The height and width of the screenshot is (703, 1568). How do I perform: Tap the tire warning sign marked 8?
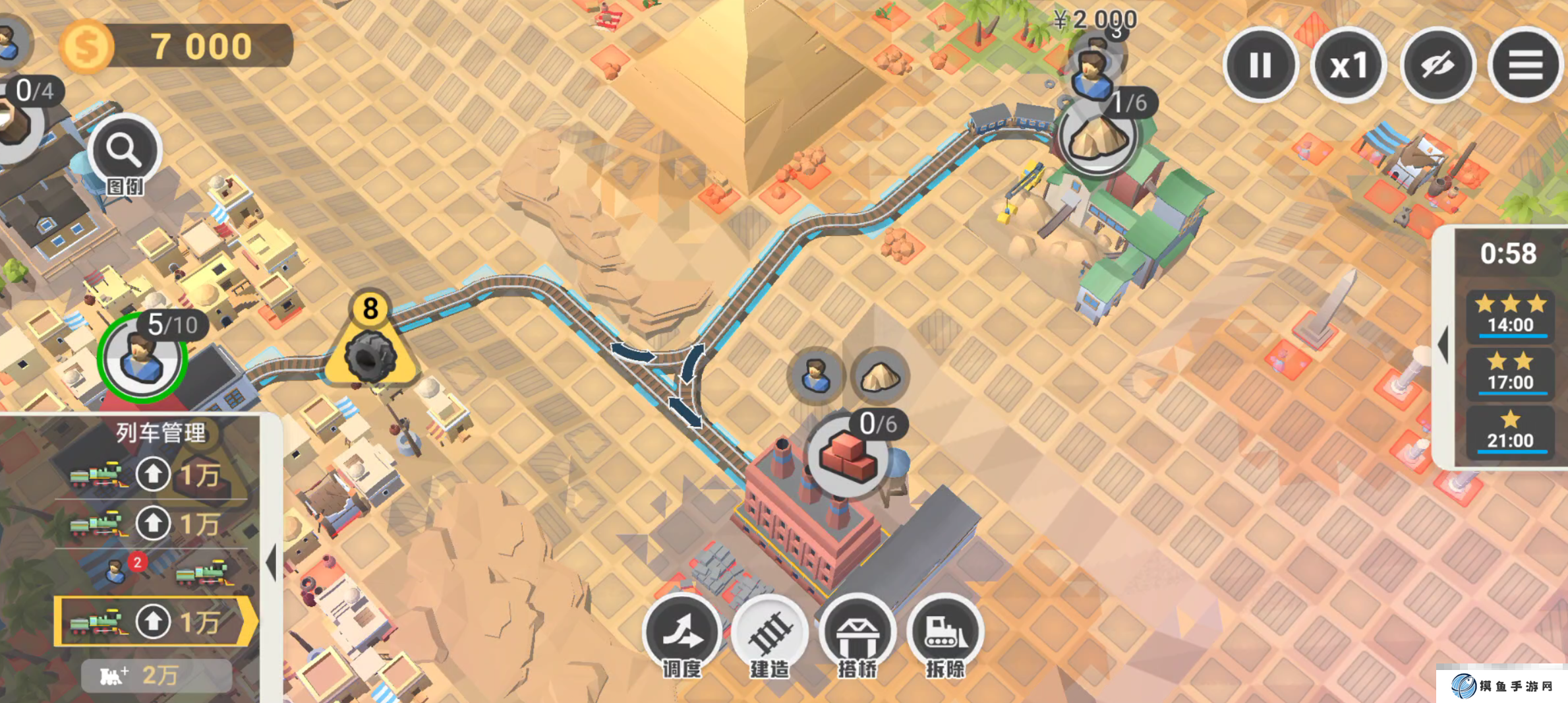coord(371,350)
